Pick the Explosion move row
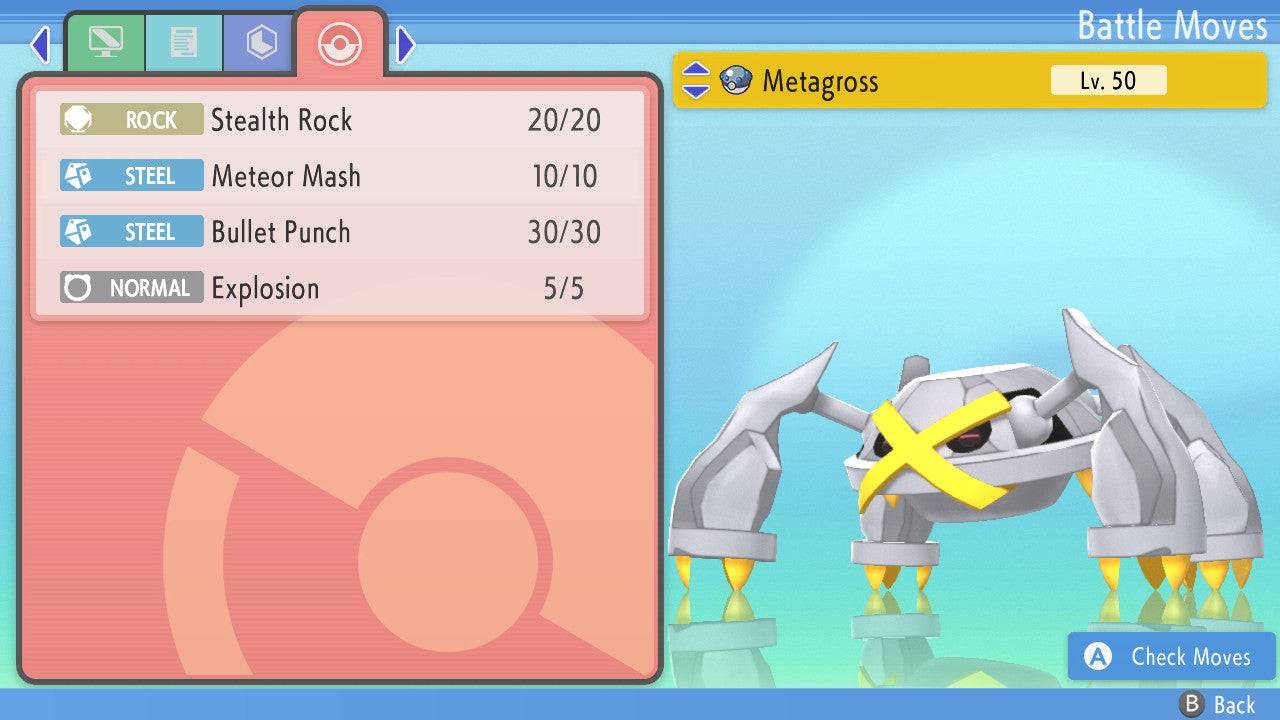Viewport: 1280px width, 720px height. point(340,288)
